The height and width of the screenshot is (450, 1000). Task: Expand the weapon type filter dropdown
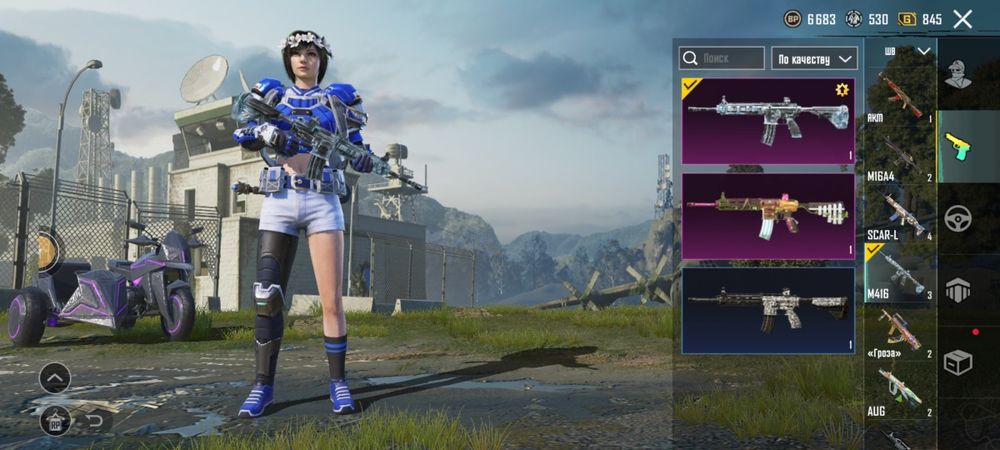coord(908,51)
